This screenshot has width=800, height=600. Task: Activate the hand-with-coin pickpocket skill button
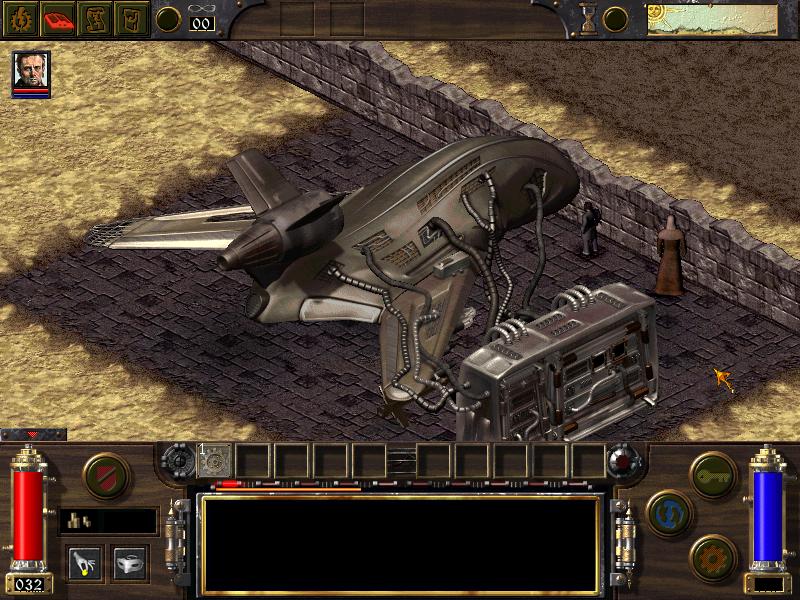point(86,561)
